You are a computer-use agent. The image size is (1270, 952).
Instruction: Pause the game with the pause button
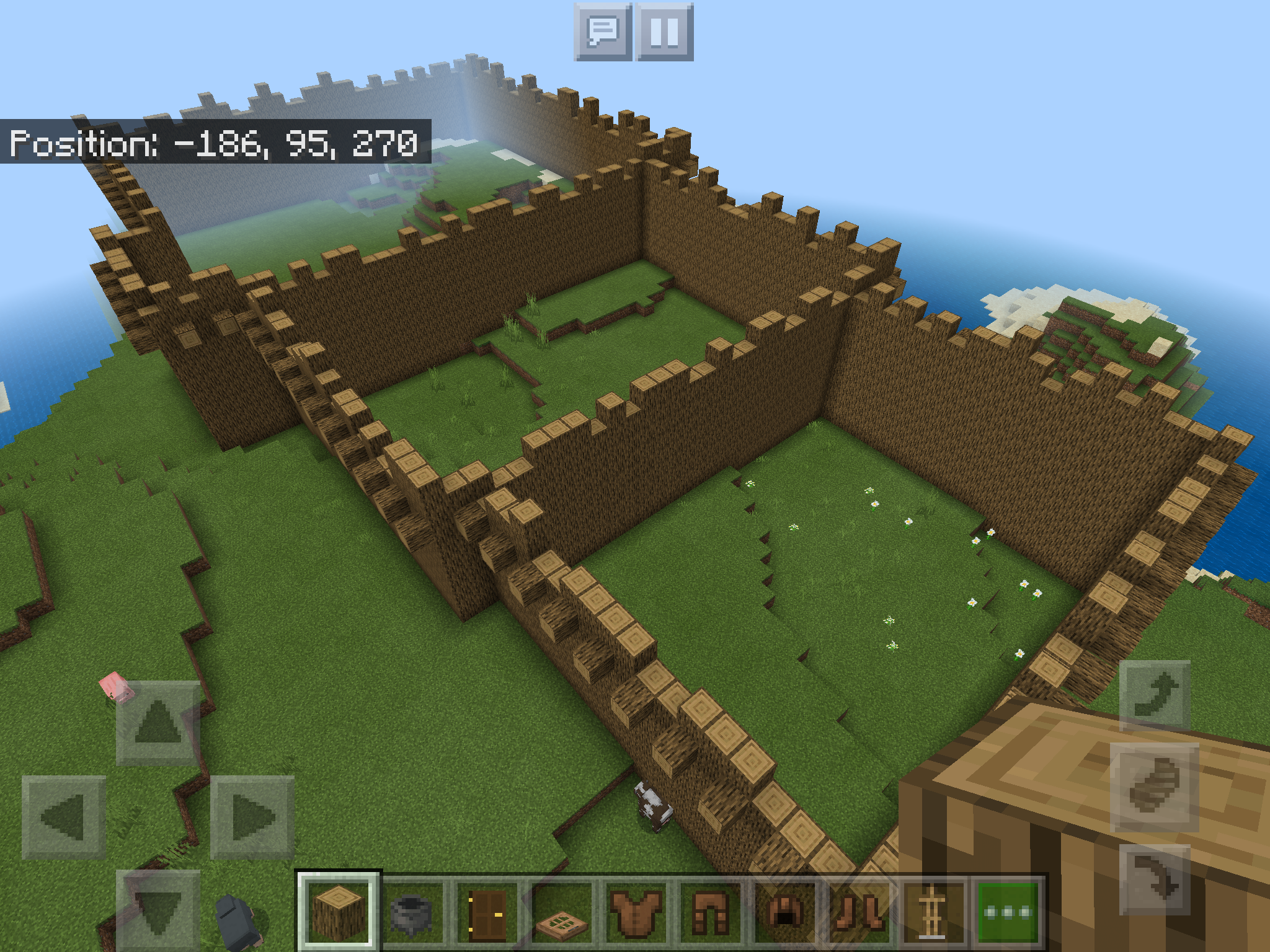[x=664, y=32]
